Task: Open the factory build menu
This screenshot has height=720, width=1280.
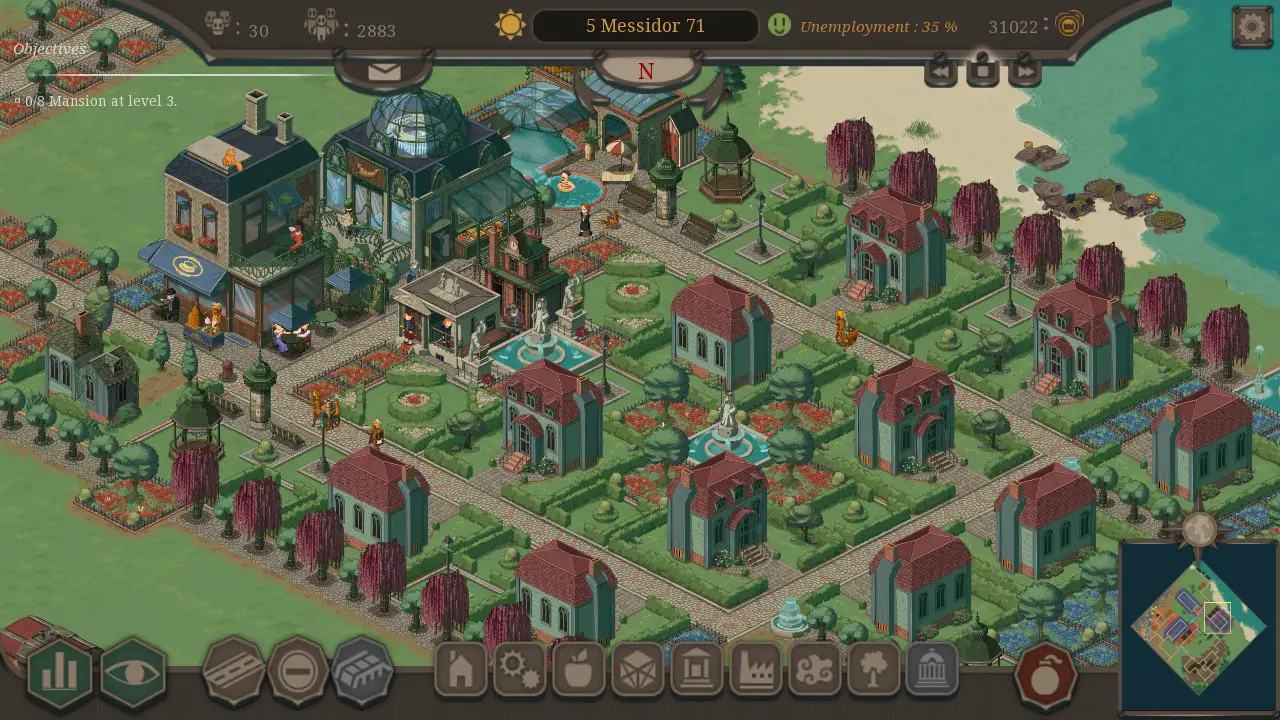Action: [757, 670]
